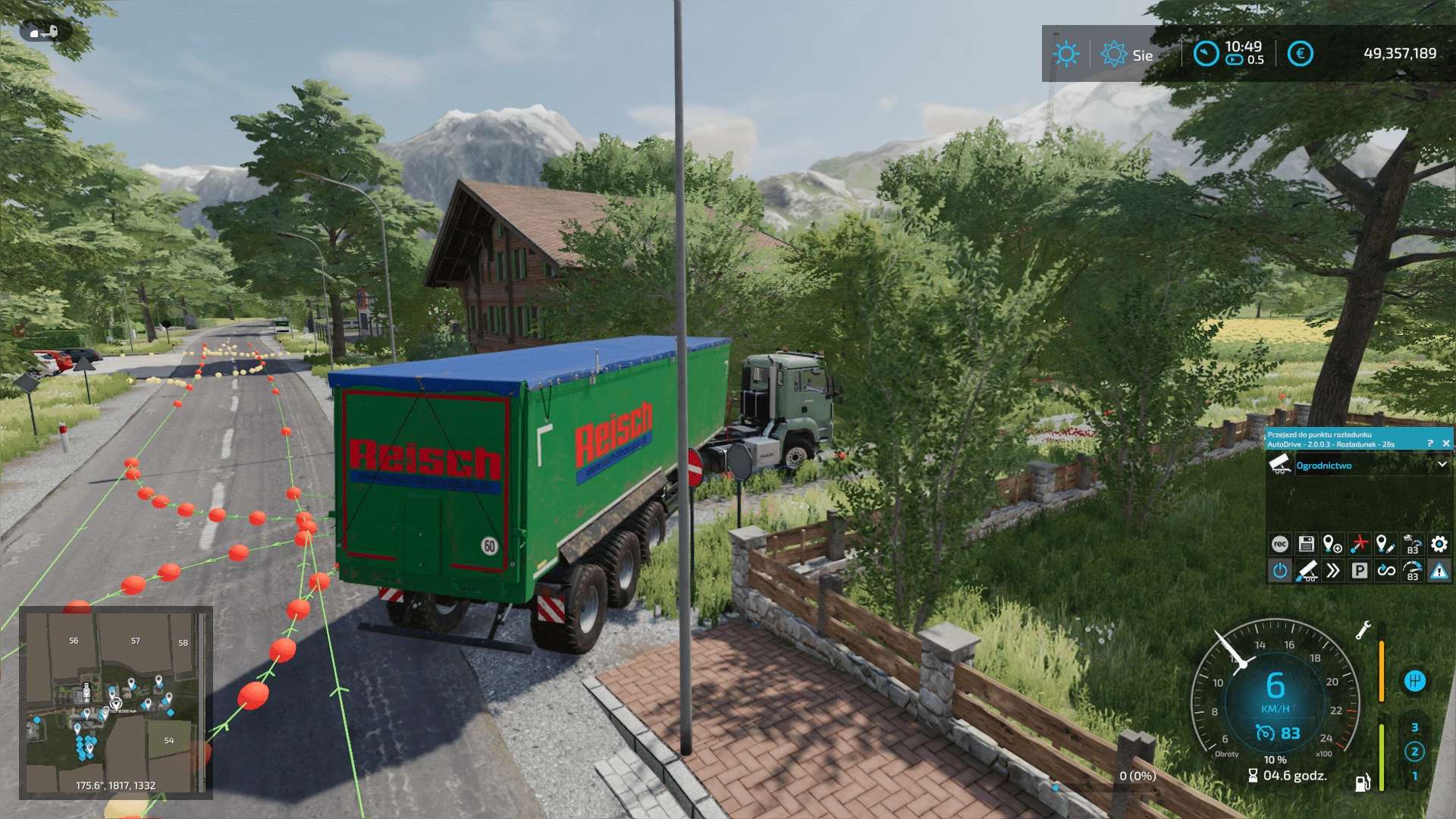Close the AutoDrive panel with the X

point(1445,444)
